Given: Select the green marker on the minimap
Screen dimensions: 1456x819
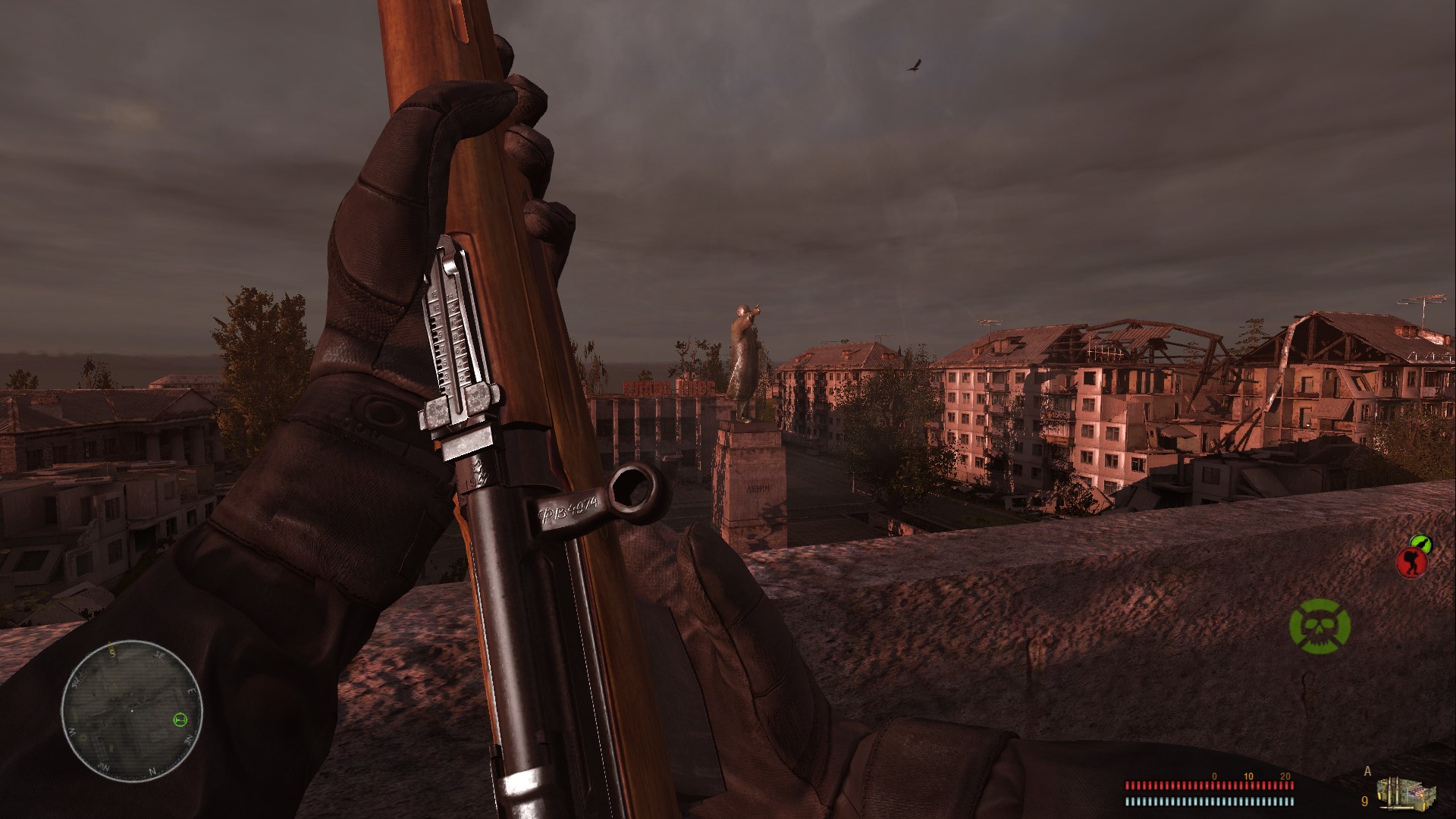Looking at the screenshot, I should click(x=180, y=719).
